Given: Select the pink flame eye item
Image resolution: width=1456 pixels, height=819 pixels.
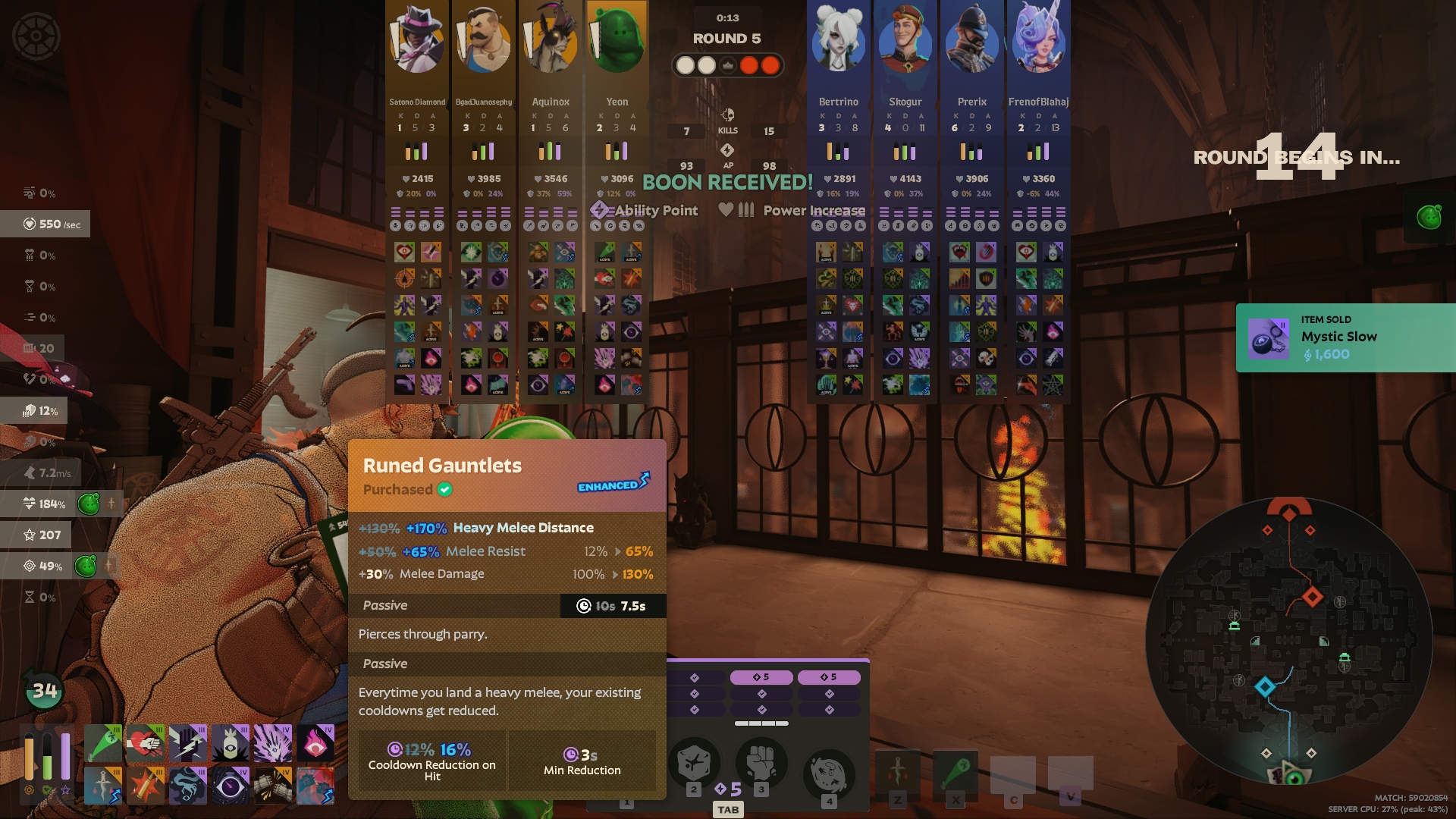Looking at the screenshot, I should (315, 743).
